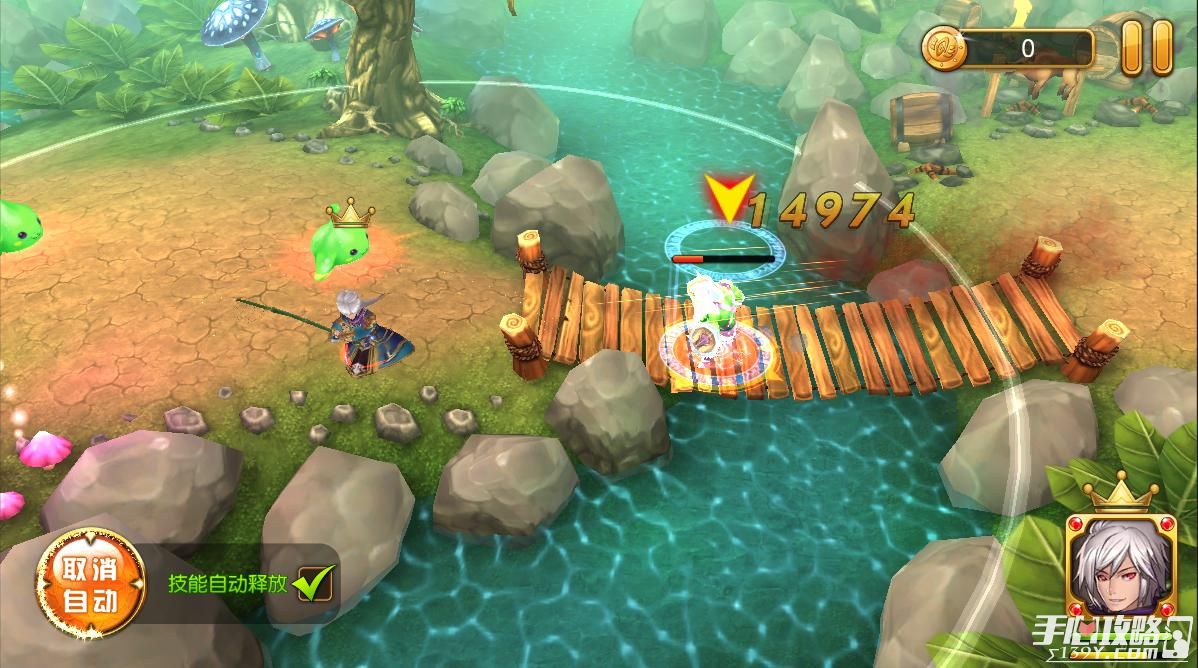Image resolution: width=1198 pixels, height=668 pixels.
Task: Click the 取消自动 cancel auto-battle button
Action: point(90,584)
